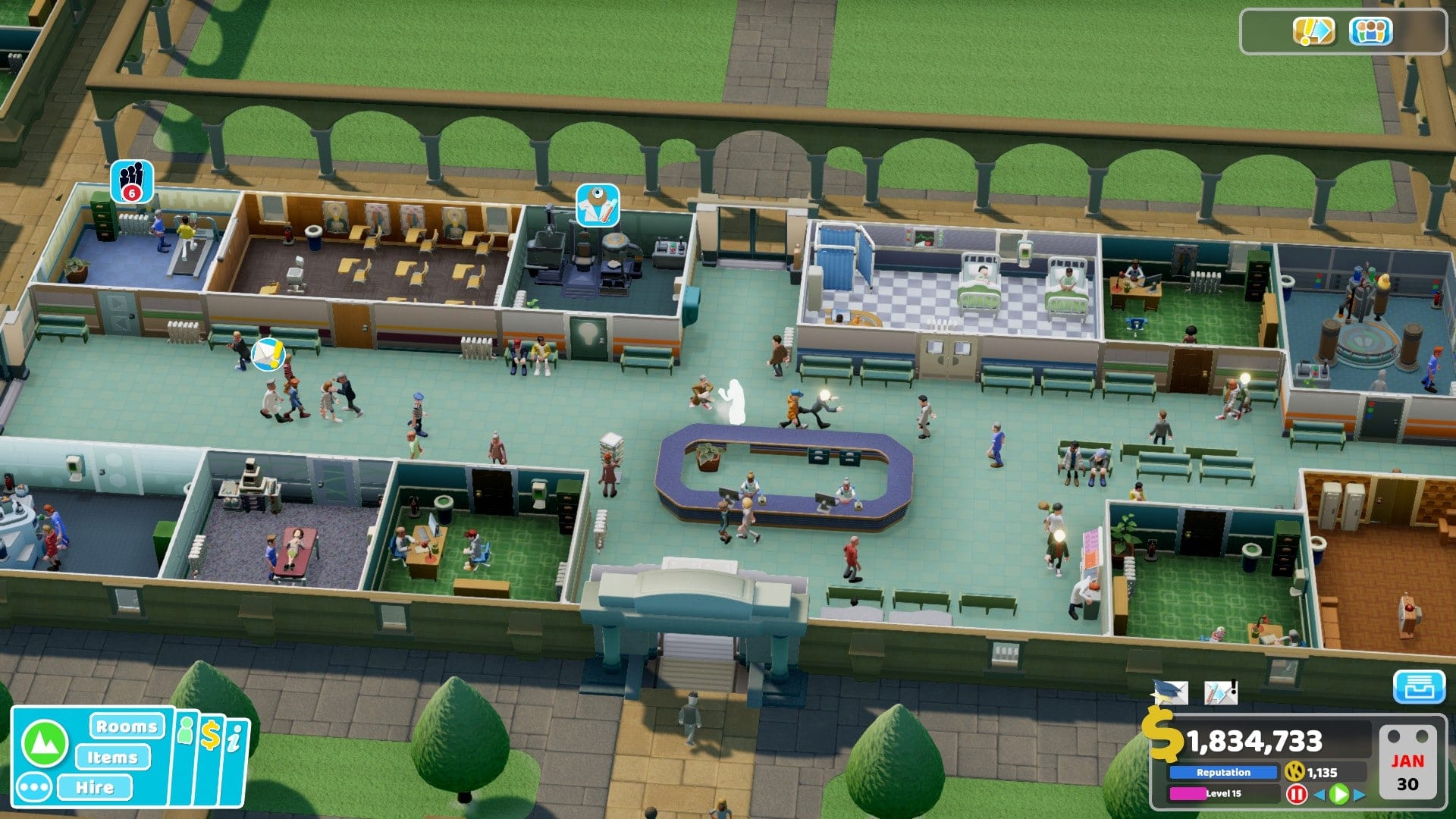Click the yellow exclamation arrow objectives button
The height and width of the screenshot is (819, 1456).
tap(1313, 32)
